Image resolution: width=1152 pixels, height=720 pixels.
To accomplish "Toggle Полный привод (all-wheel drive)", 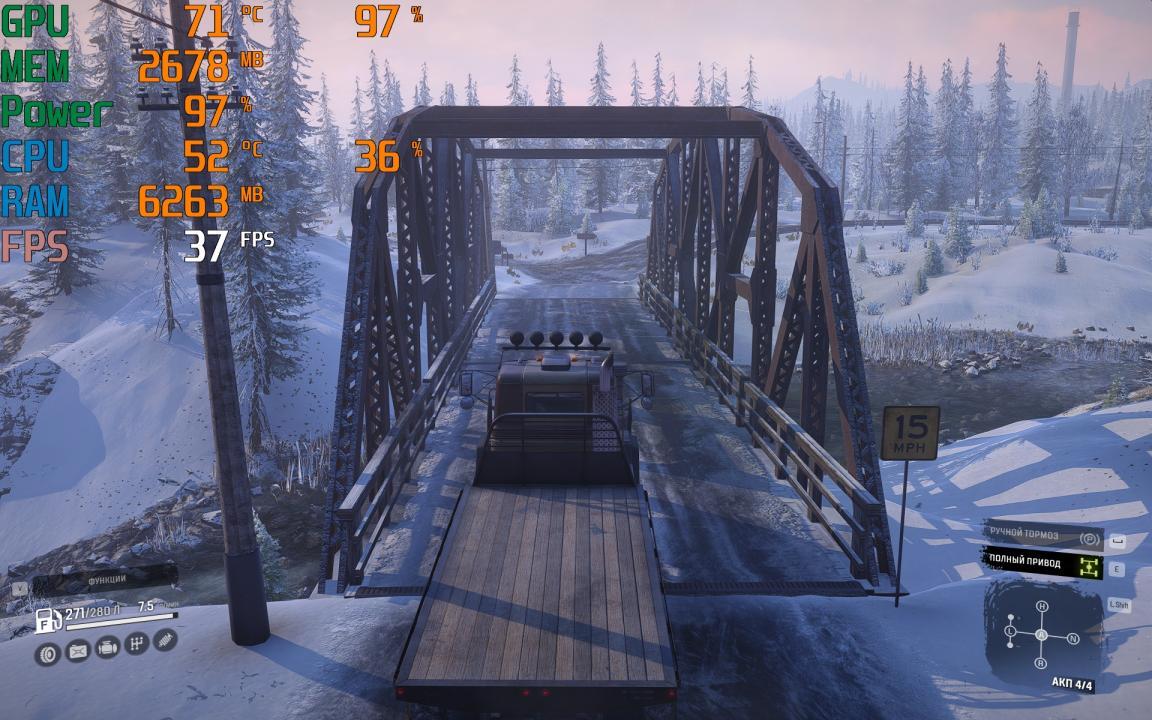I will 1045,565.
